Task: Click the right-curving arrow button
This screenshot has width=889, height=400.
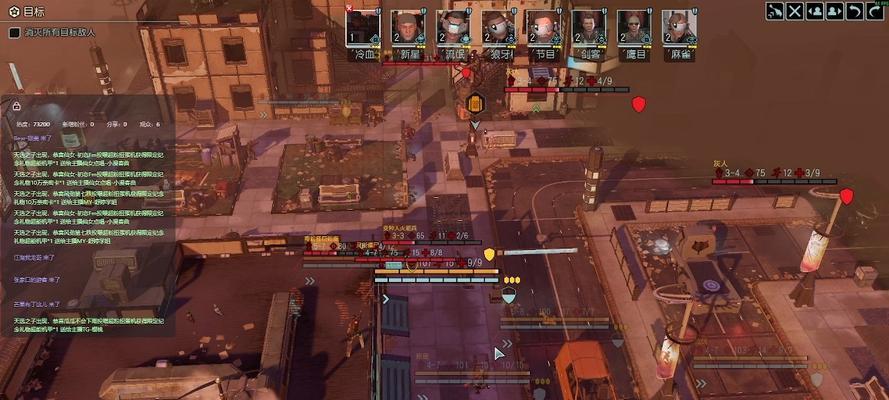Action: [875, 11]
